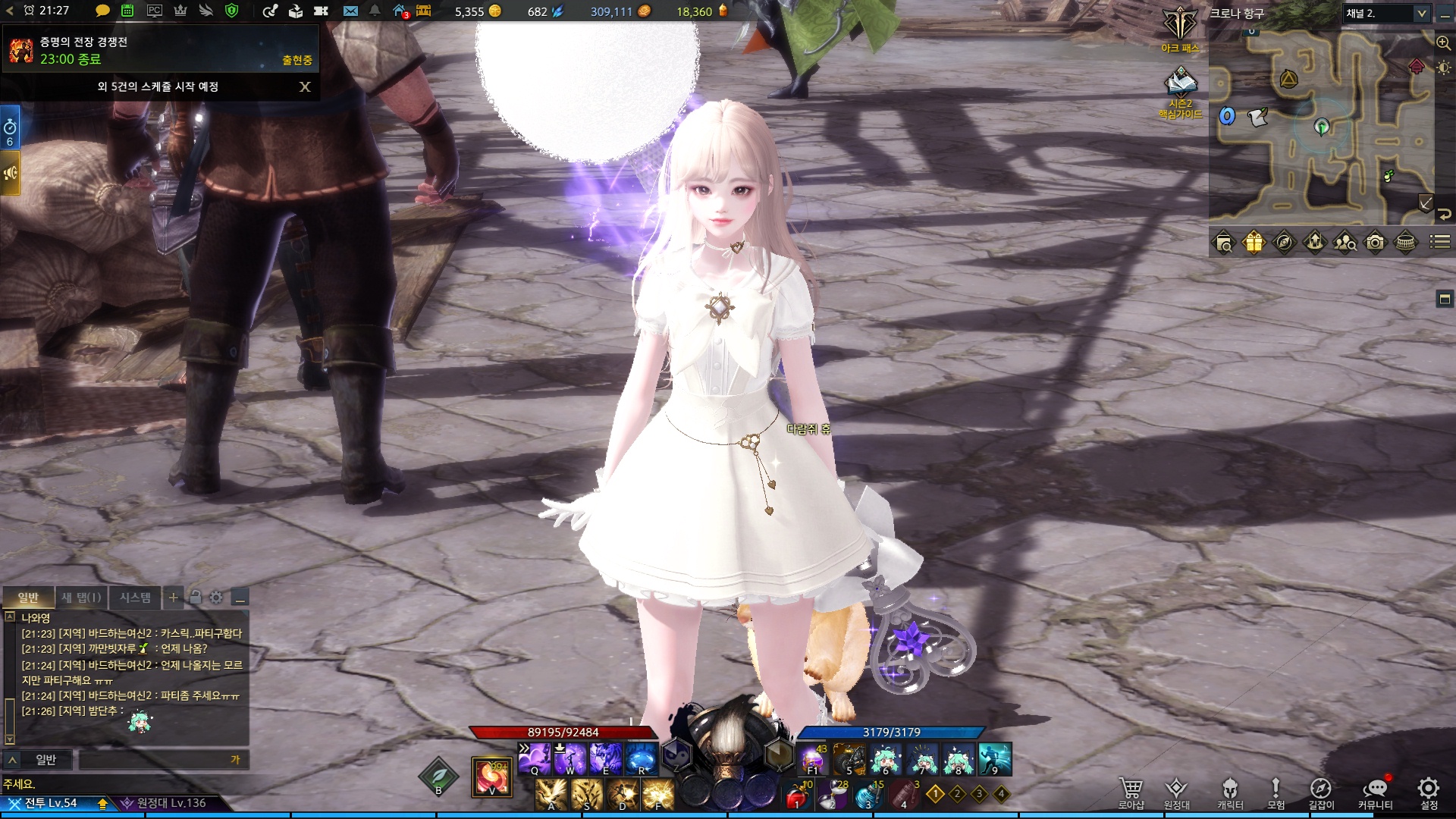This screenshot has width=1456, height=819.
Task: Open the 로아샵 shop menu
Action: point(1130,792)
